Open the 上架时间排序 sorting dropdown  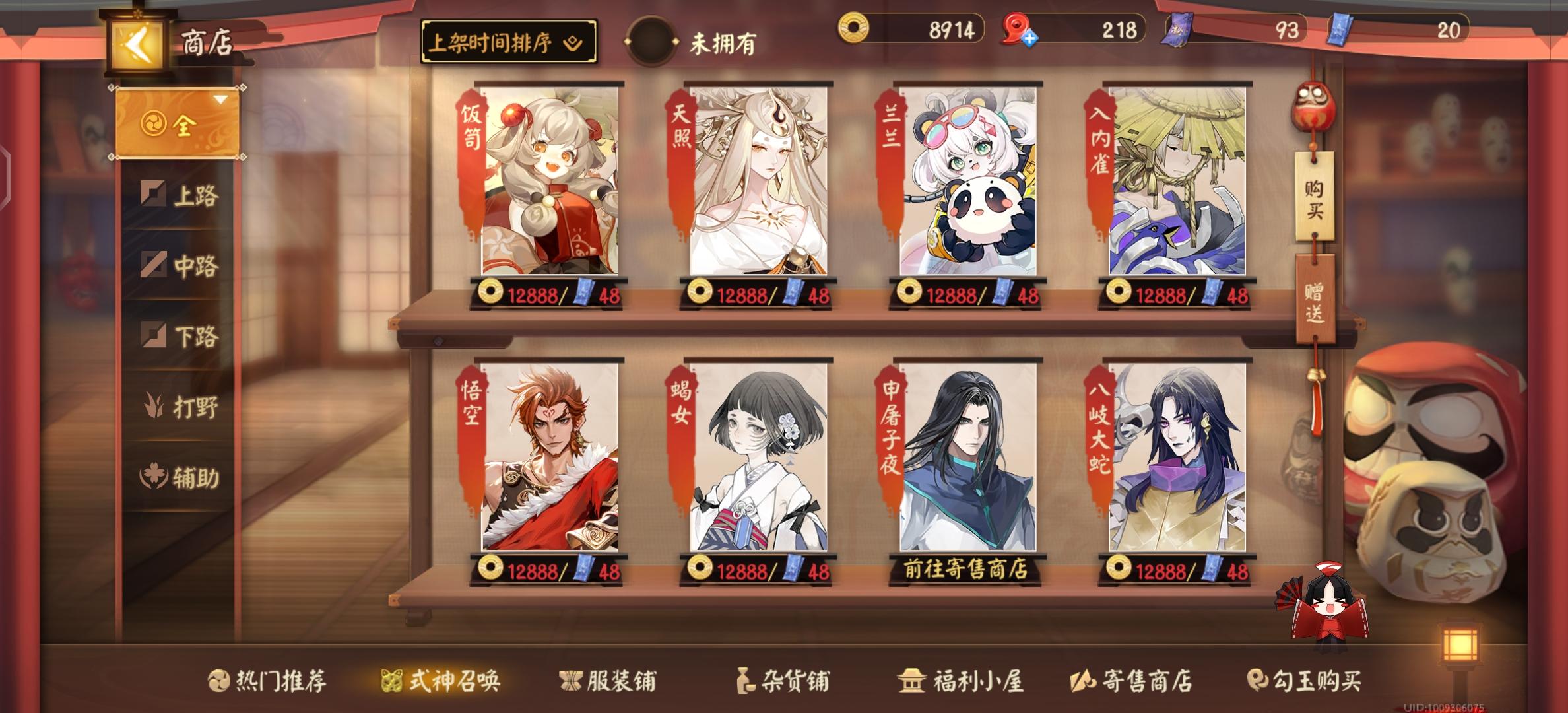[508, 41]
